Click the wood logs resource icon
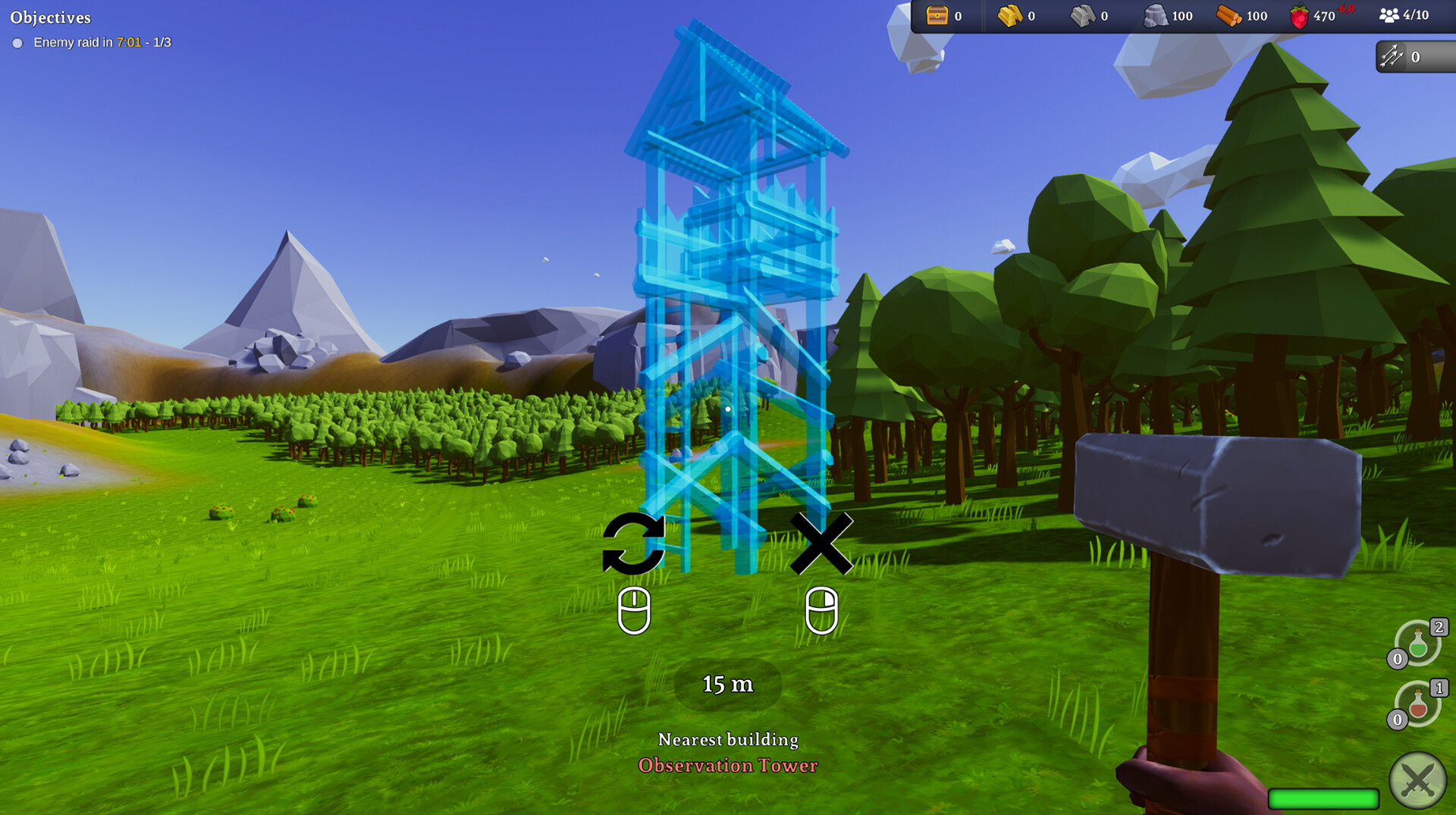Image resolution: width=1456 pixels, height=815 pixels. [1230, 15]
